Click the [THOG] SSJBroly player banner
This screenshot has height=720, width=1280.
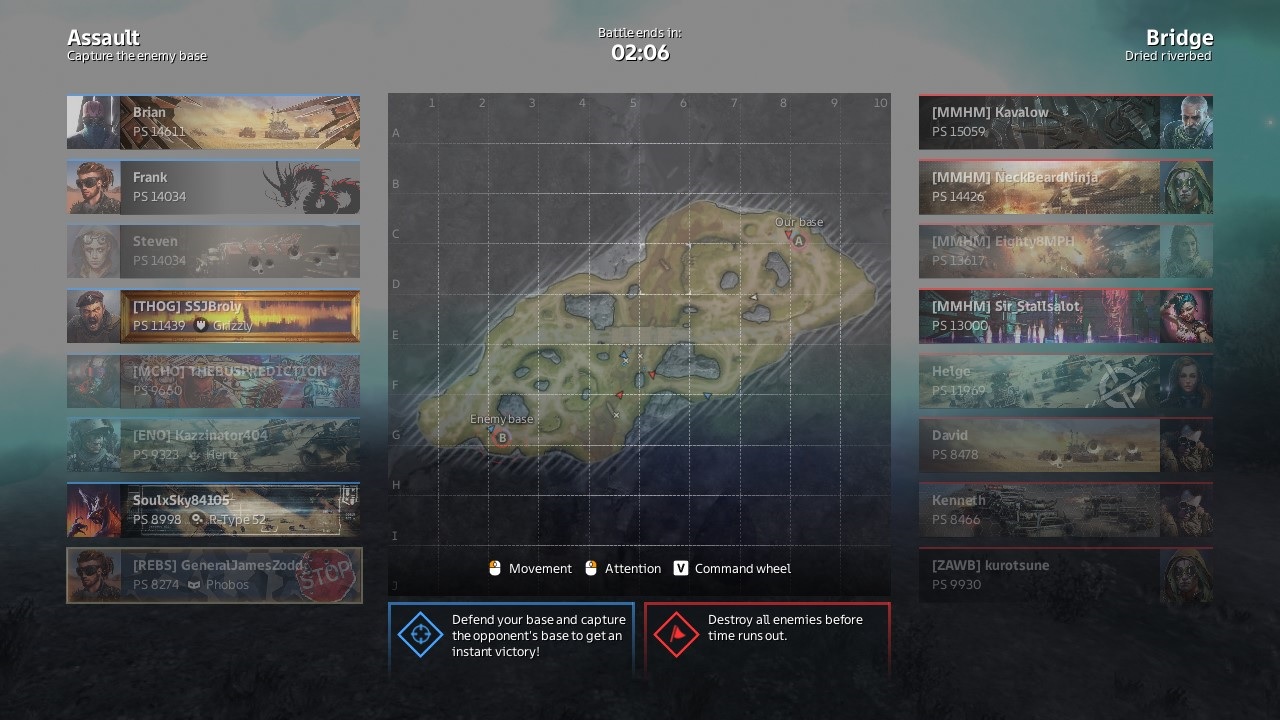coord(213,316)
